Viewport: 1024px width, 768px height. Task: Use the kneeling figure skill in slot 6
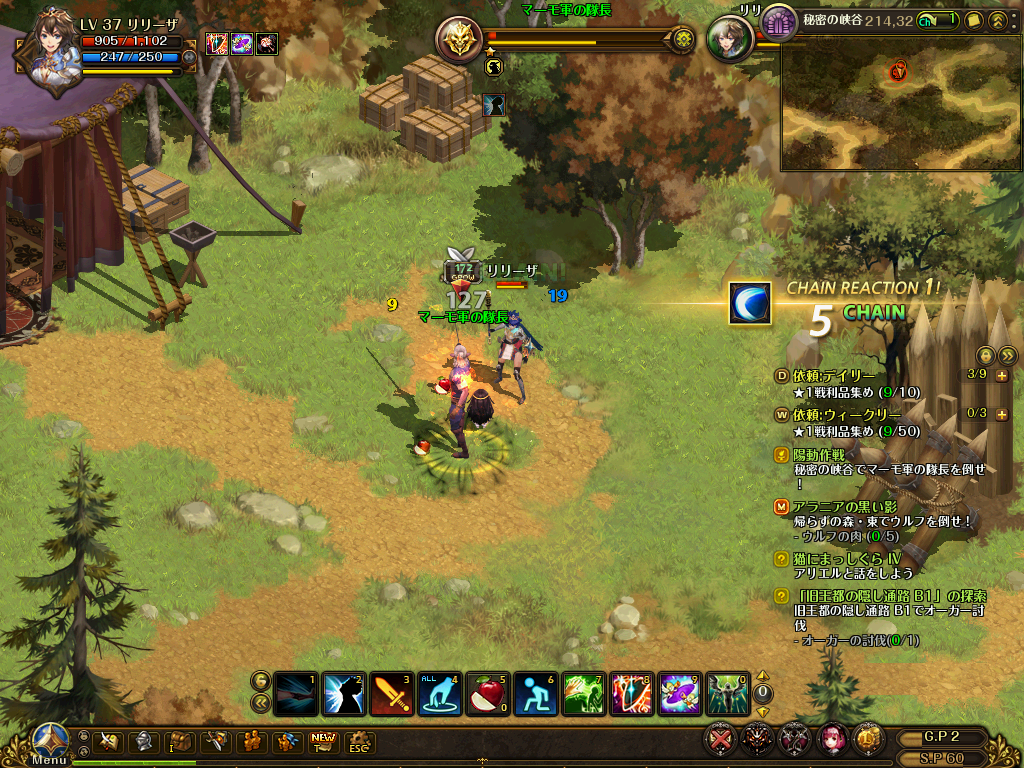click(536, 693)
